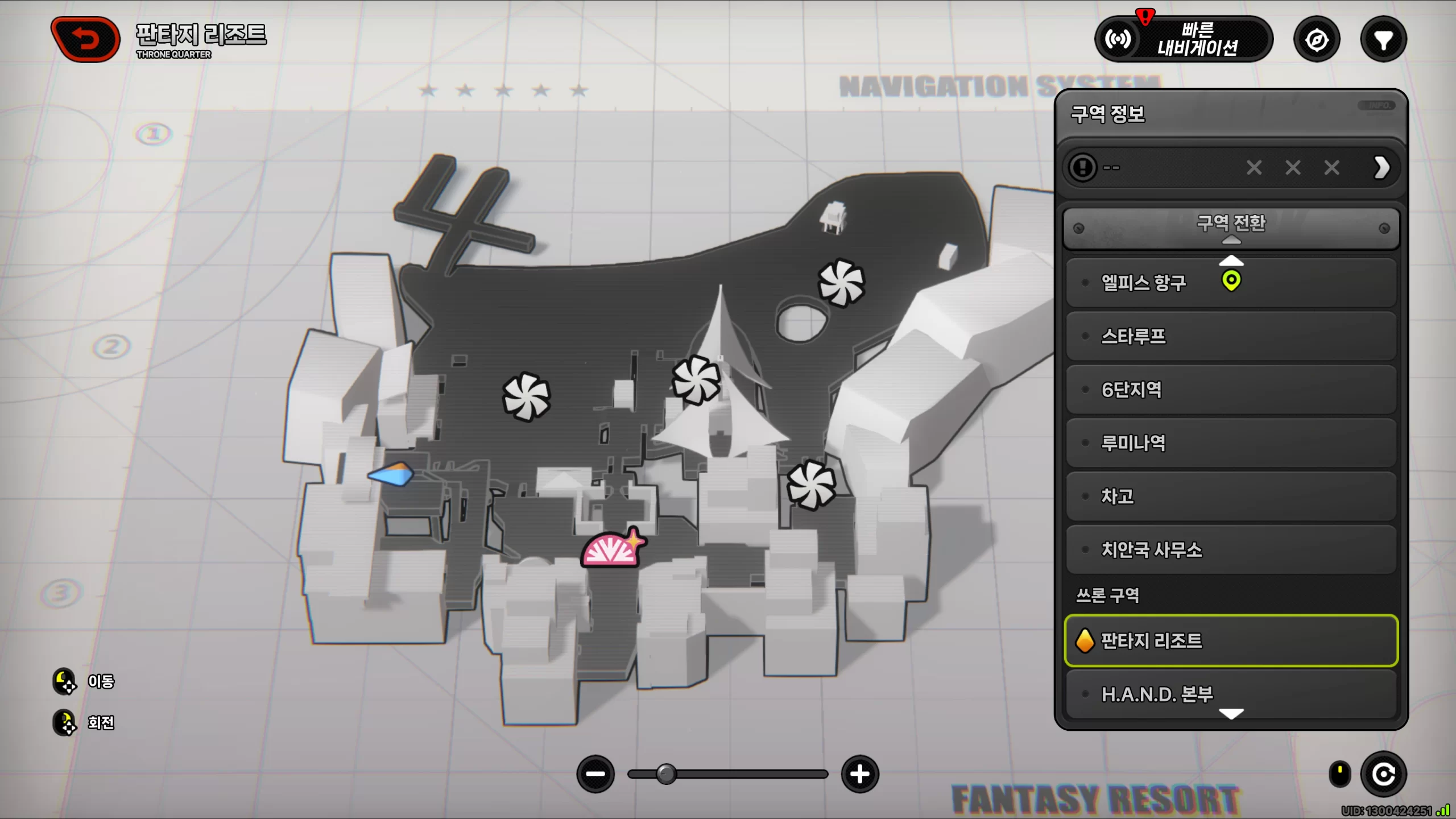
Task: Click the red back arrow button
Action: pyautogui.click(x=85, y=39)
